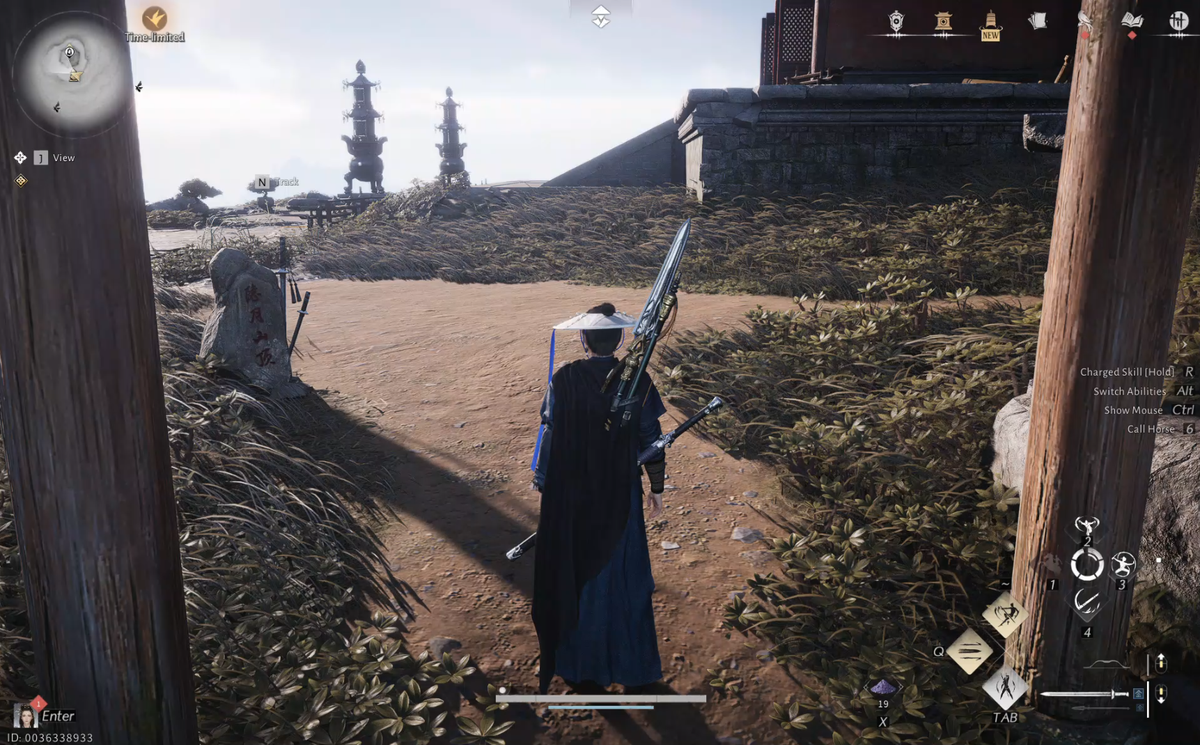Open the white bird menu icon
Screen dimensions: 1200x745
tap(1084, 20)
